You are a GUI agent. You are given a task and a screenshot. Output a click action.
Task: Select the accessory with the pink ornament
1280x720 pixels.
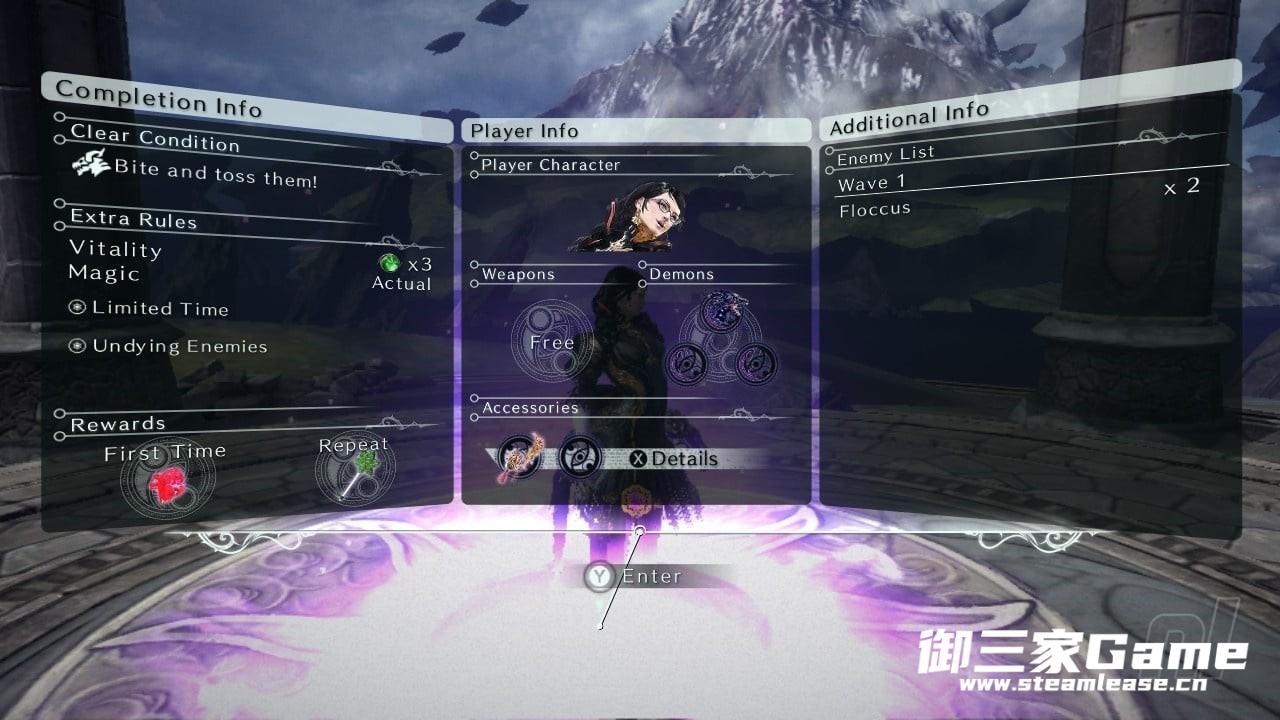pos(521,459)
